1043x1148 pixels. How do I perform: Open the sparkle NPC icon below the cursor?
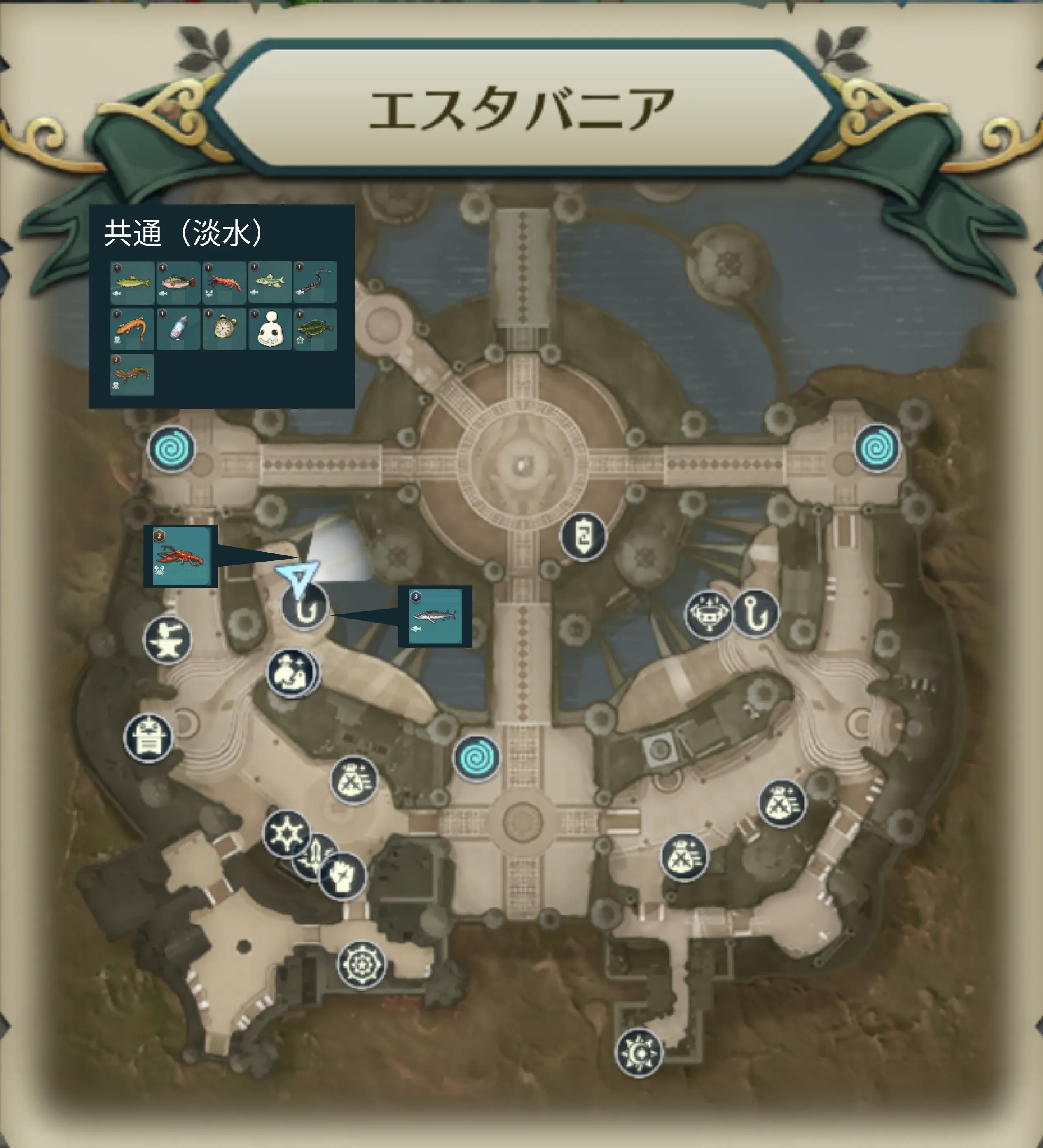292,674
